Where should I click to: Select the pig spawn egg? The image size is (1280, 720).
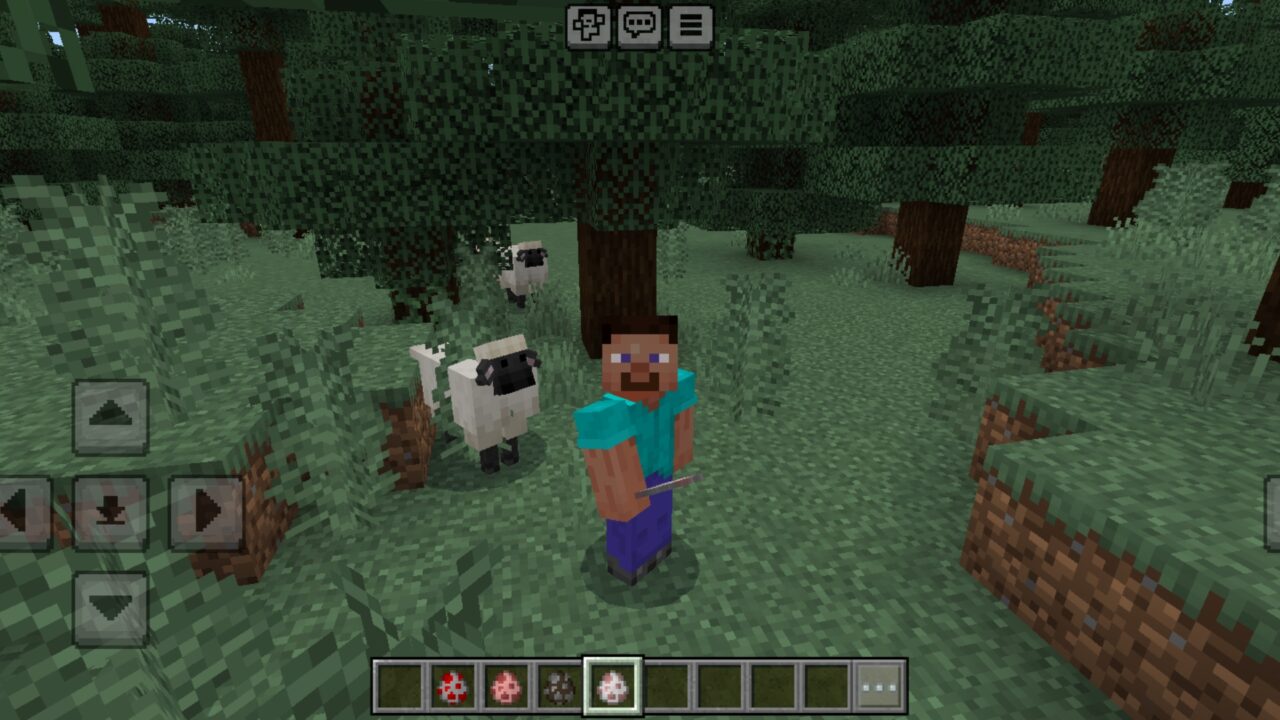pyautogui.click(x=507, y=687)
